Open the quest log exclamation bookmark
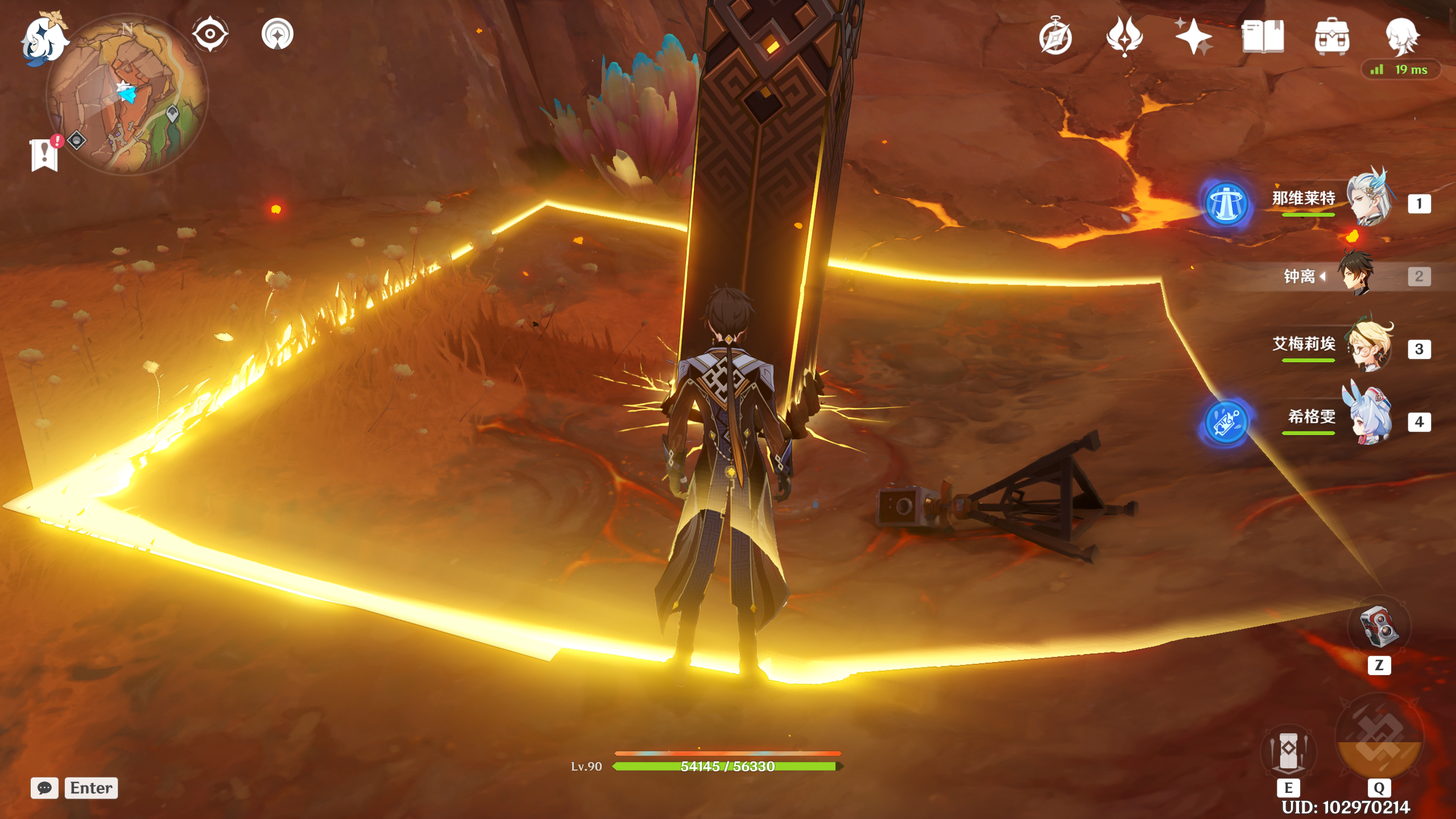This screenshot has height=819, width=1456. 44,154
